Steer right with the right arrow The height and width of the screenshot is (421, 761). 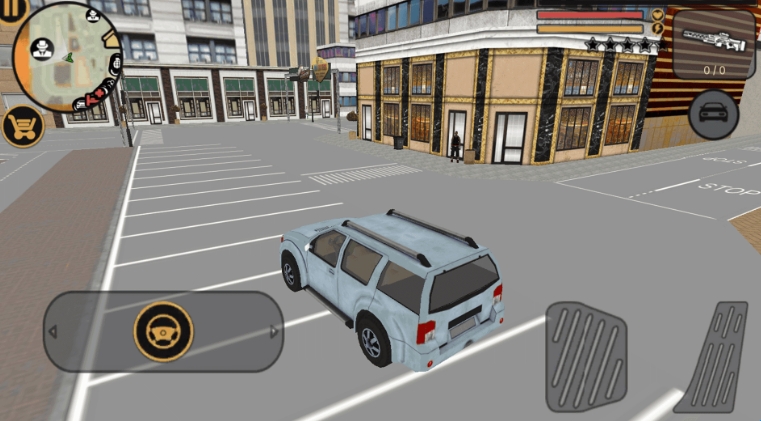274,331
